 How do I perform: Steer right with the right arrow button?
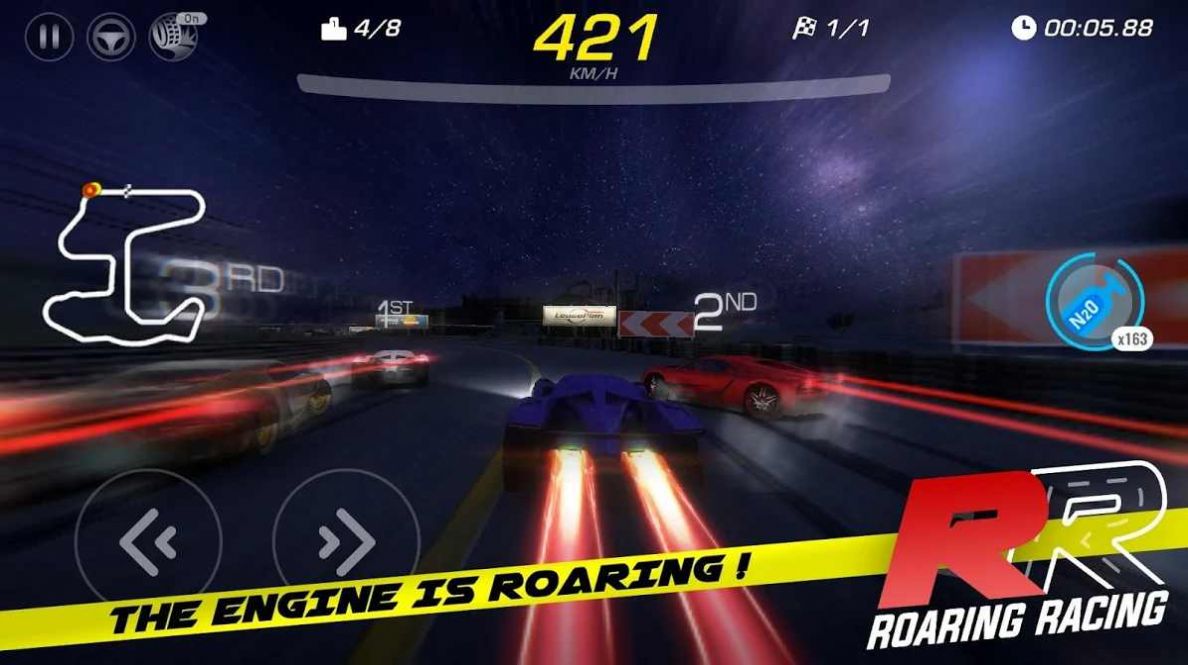(x=346, y=542)
